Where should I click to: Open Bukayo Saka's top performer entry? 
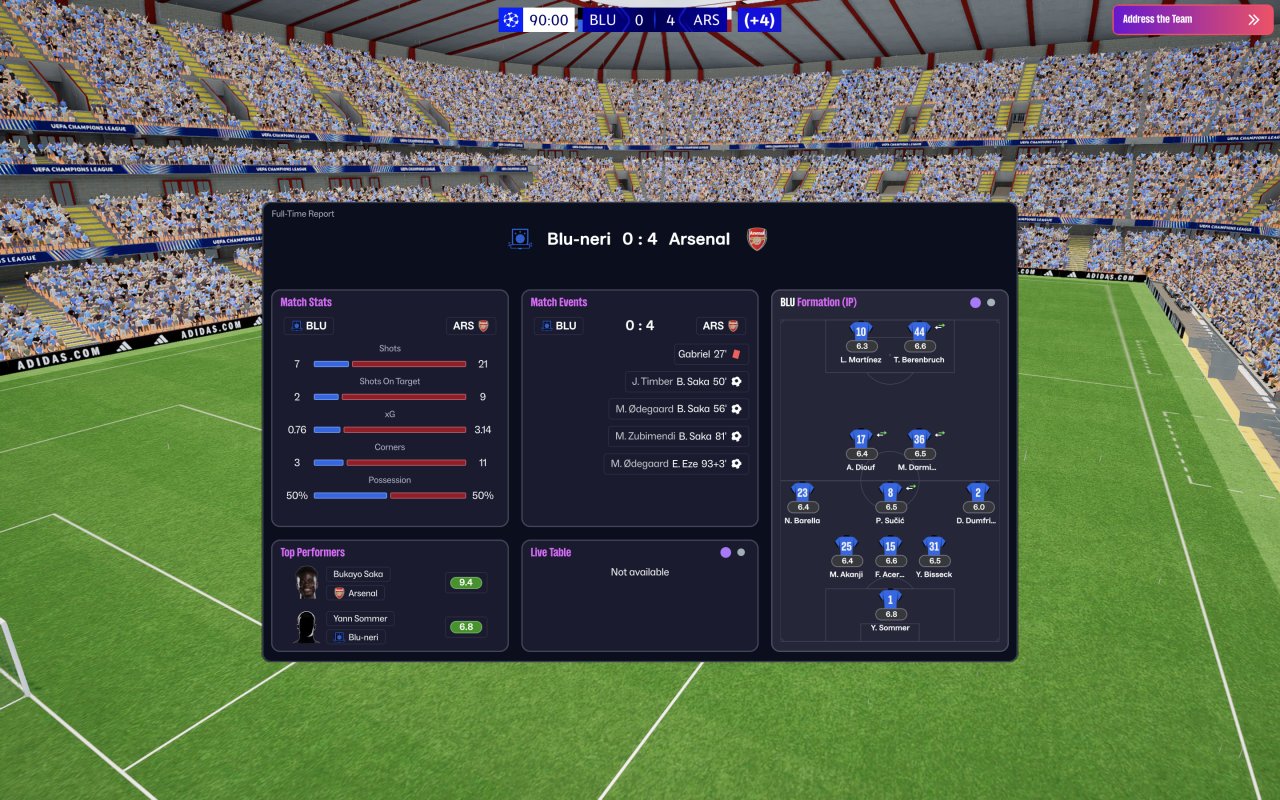[x=359, y=574]
